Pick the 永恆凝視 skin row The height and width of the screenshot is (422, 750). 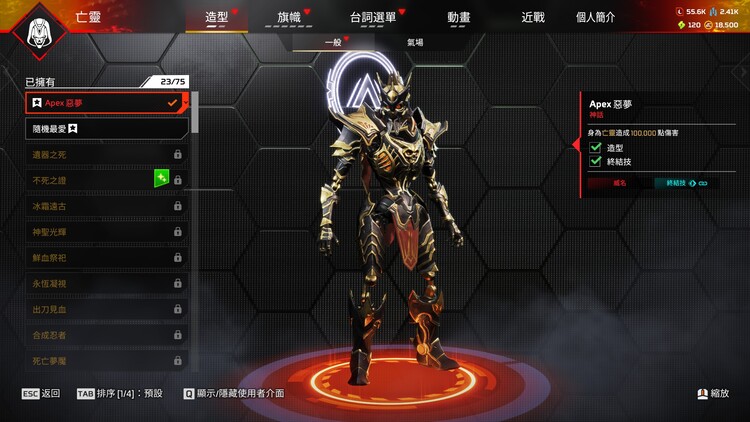(106, 283)
